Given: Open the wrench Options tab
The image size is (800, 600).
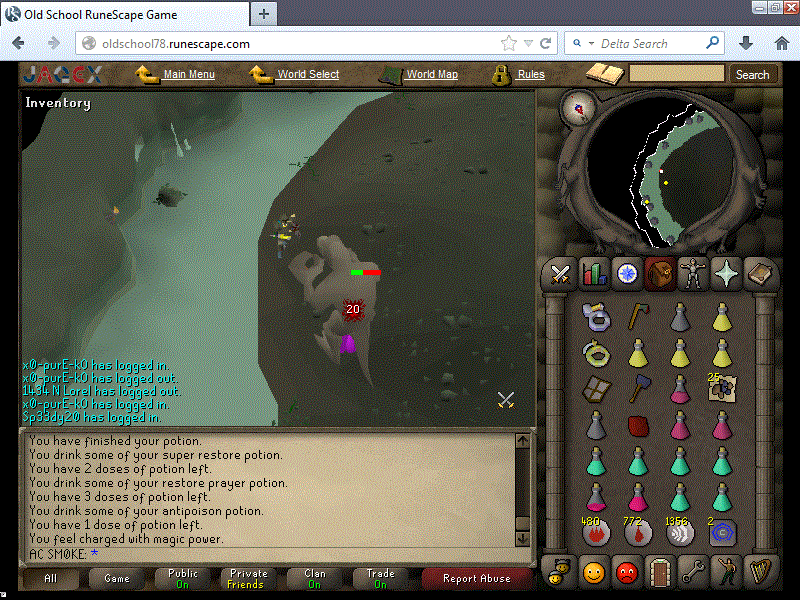Looking at the screenshot, I should [x=693, y=573].
